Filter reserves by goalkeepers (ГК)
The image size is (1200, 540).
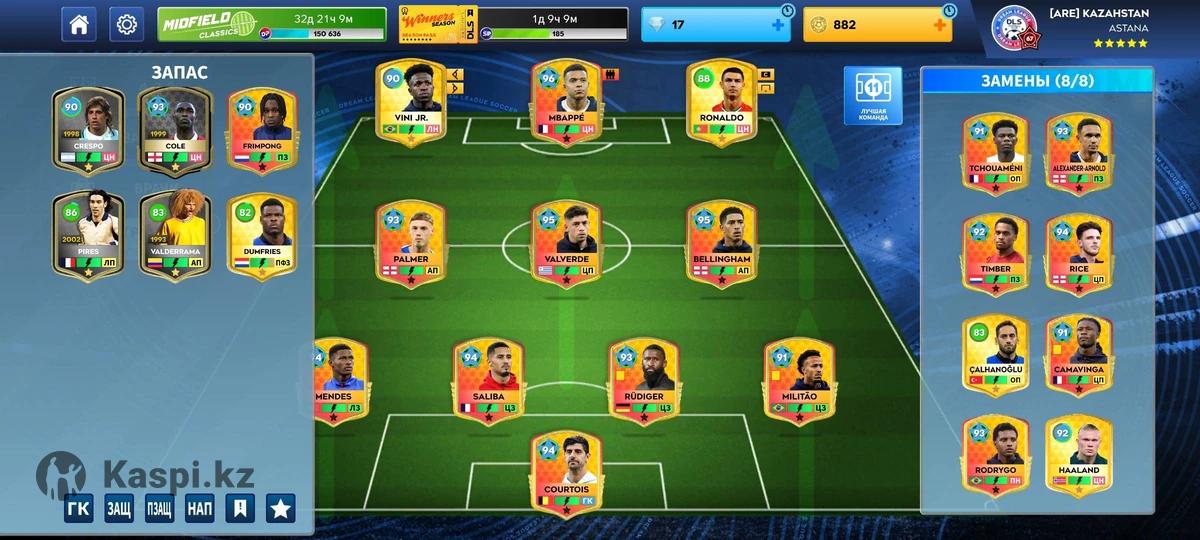79,508
